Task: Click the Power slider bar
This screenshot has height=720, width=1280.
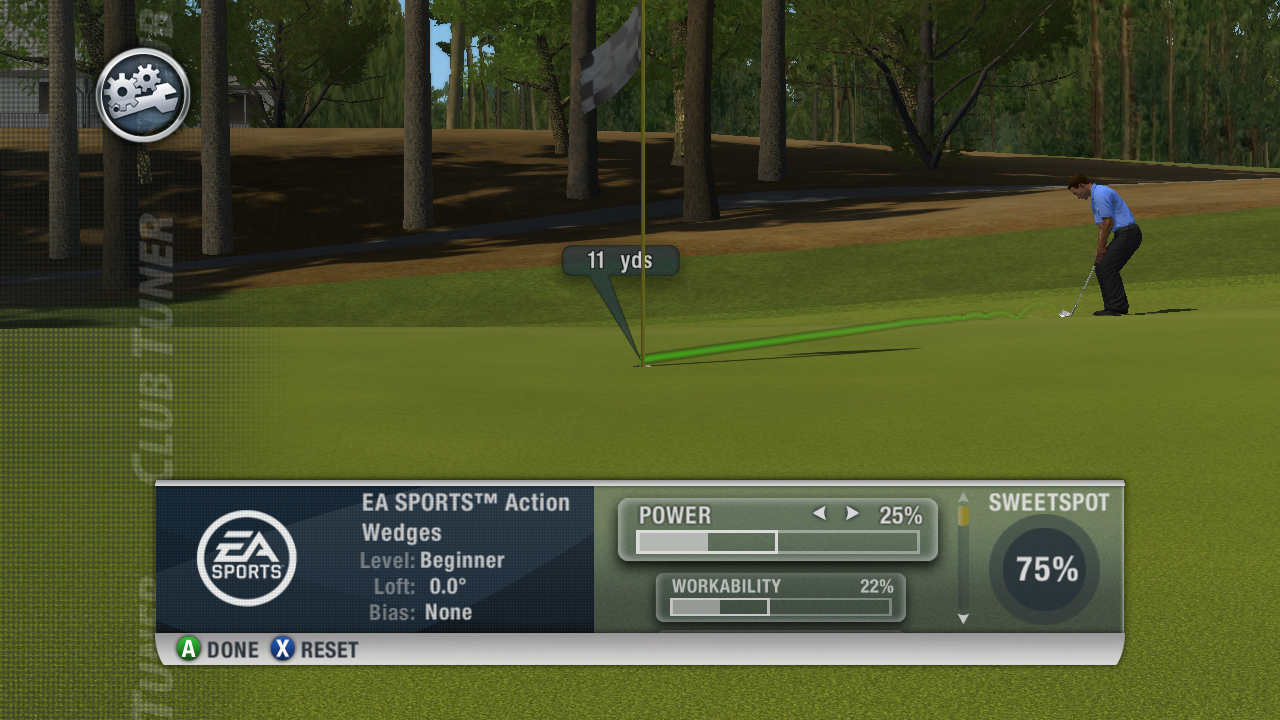Action: point(777,542)
